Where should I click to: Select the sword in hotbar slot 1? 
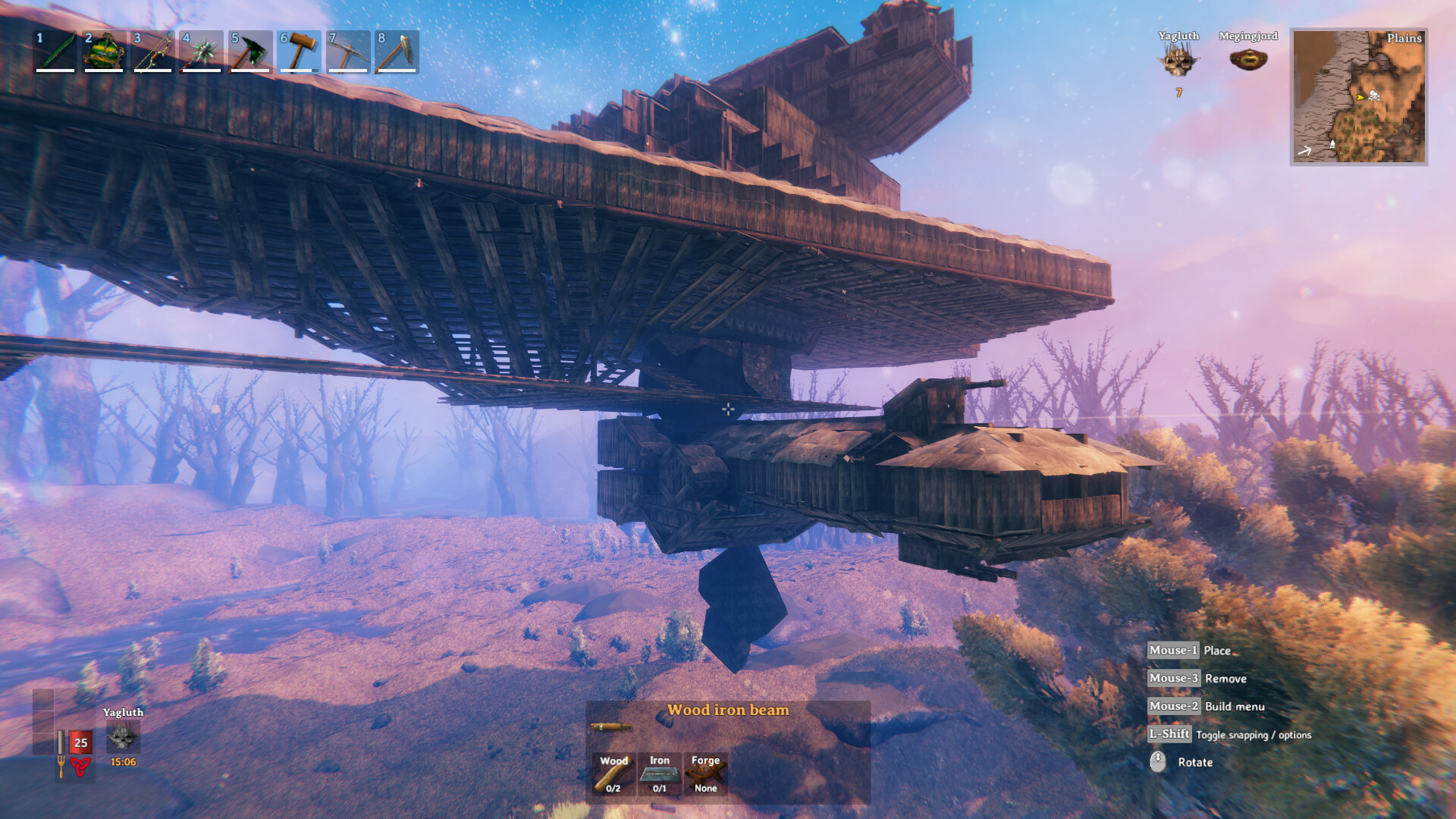pyautogui.click(x=55, y=52)
